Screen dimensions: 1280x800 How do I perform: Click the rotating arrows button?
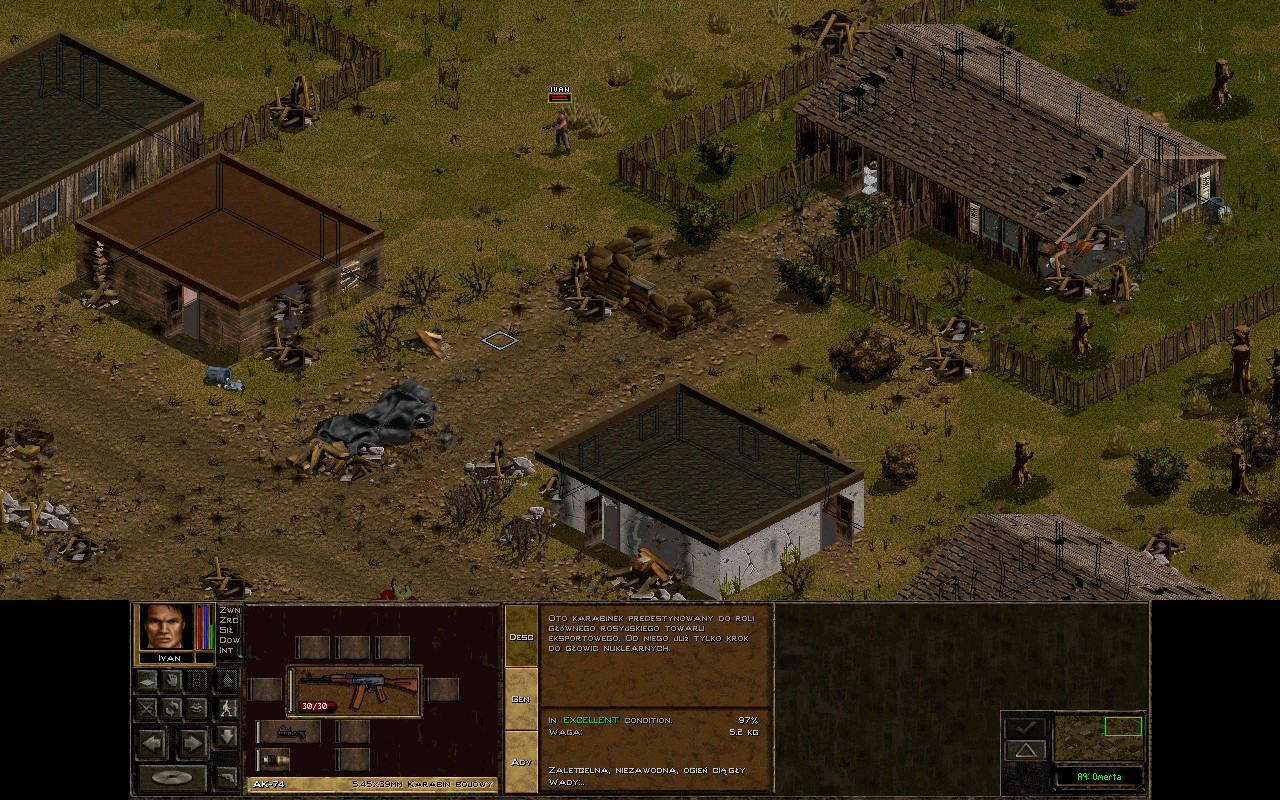[x=172, y=708]
